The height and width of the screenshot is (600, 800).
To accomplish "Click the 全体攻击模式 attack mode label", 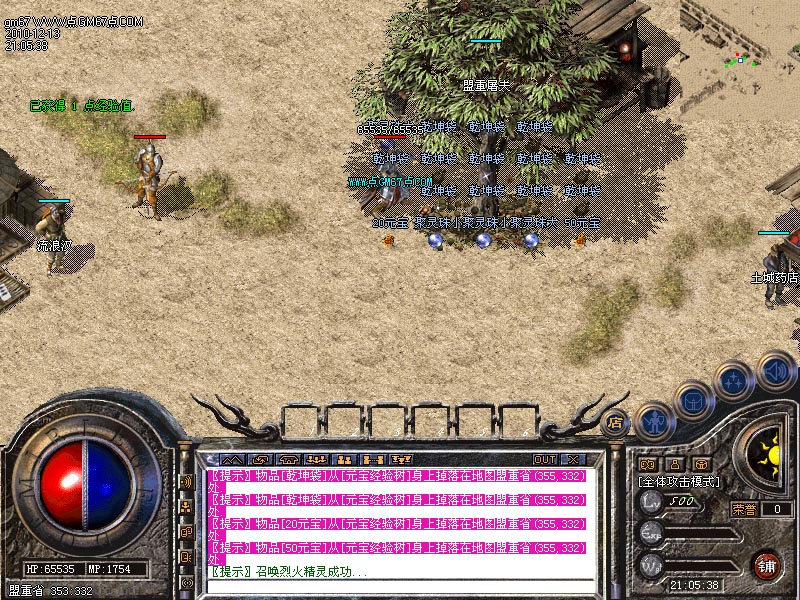I will tap(681, 481).
